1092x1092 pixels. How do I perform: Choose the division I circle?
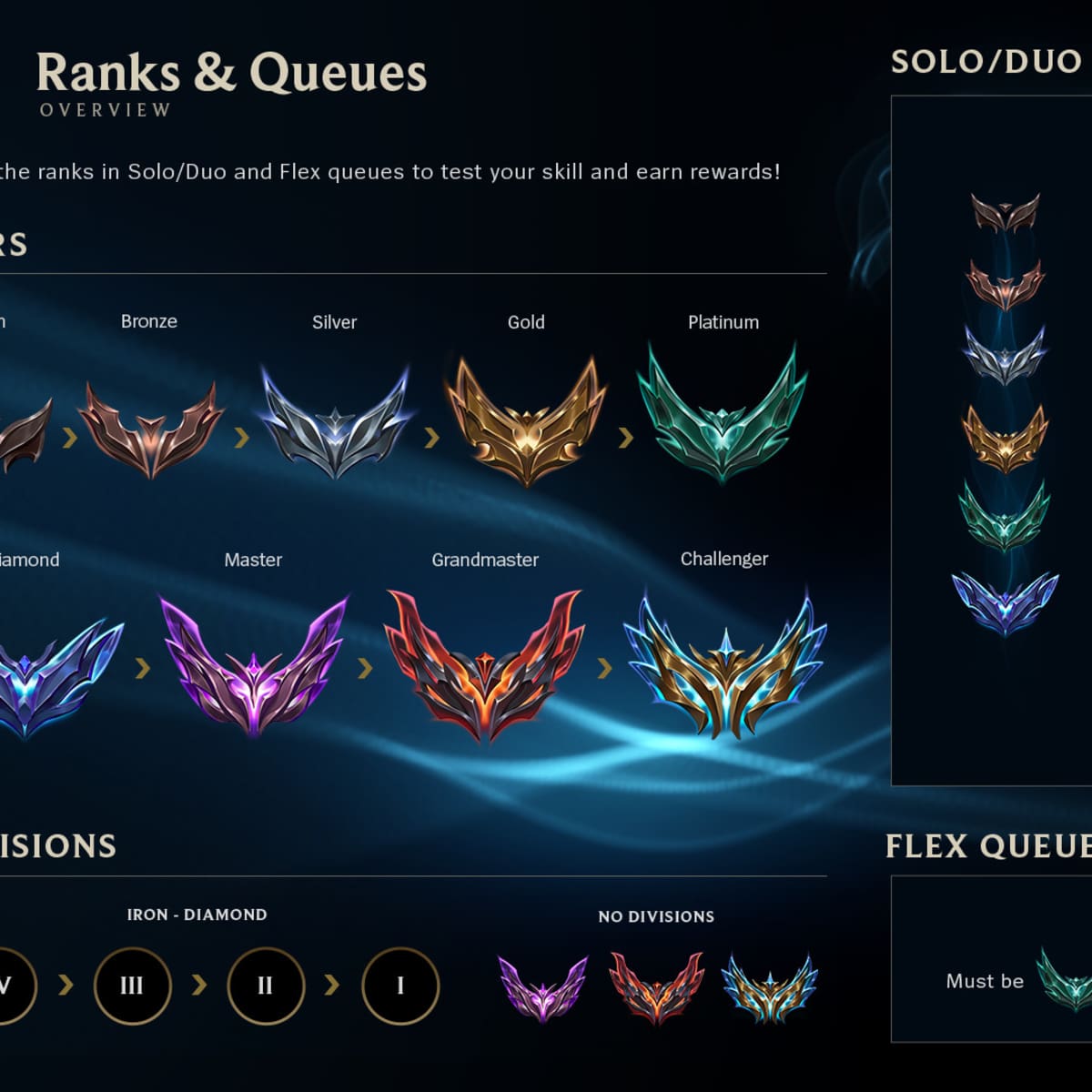point(400,986)
